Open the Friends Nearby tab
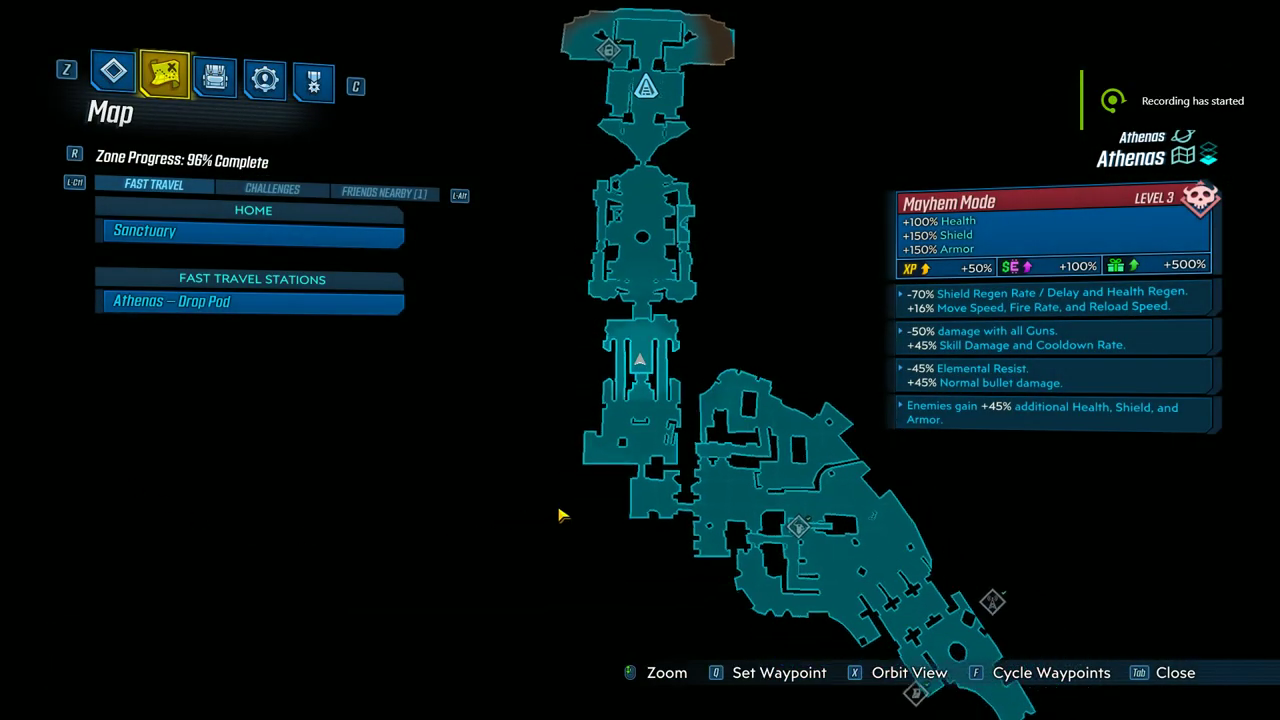The height and width of the screenshot is (720, 1280). (384, 193)
